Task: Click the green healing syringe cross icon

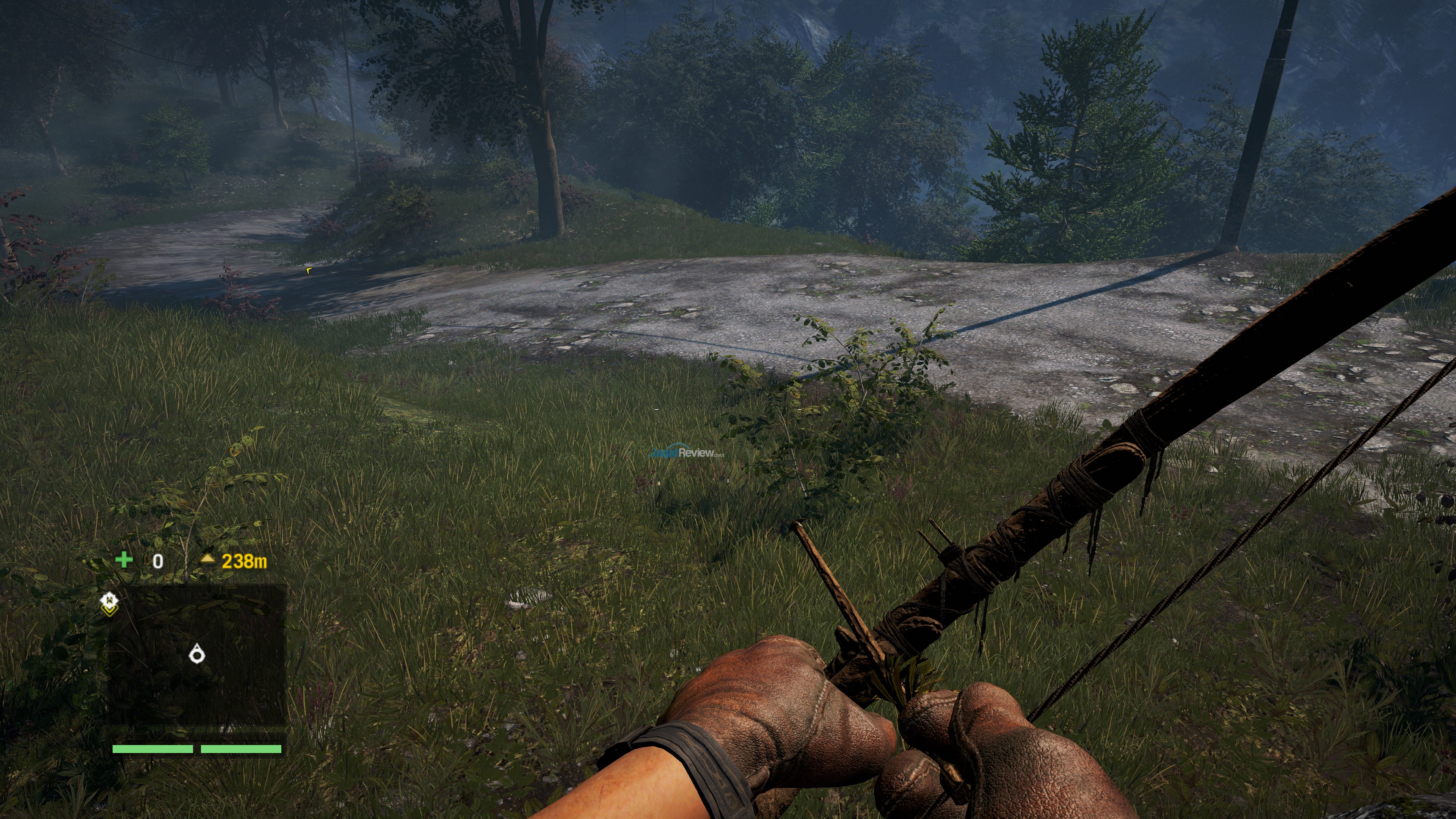Action: coord(124,560)
